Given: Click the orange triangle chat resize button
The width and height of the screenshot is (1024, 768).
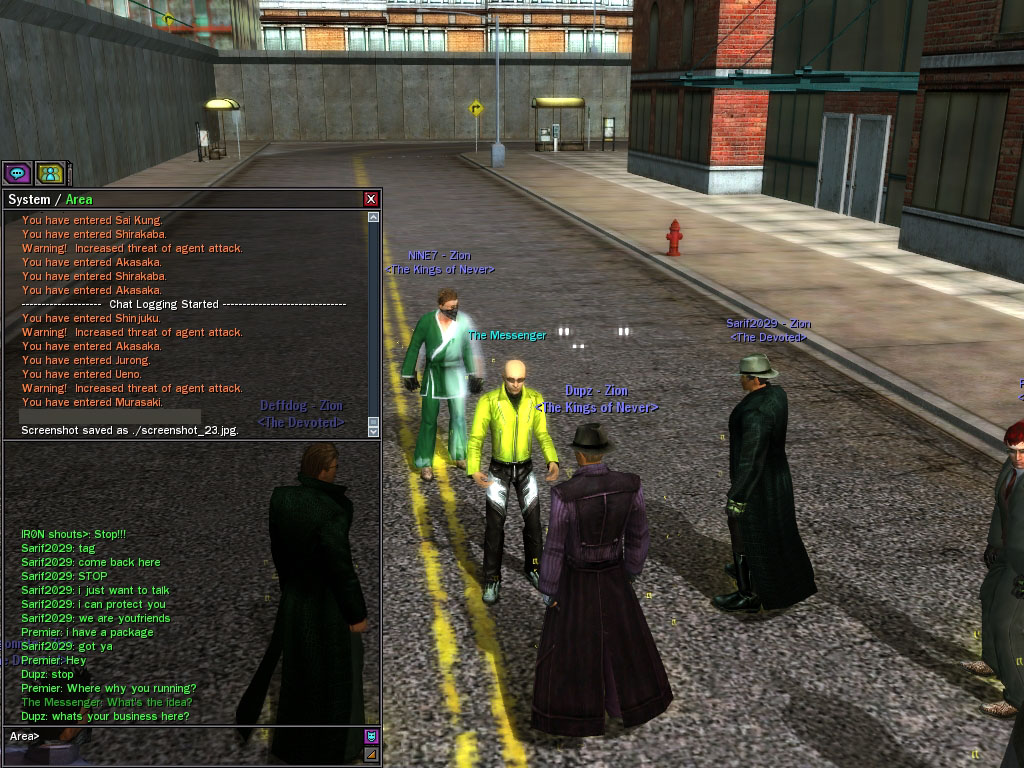Looking at the screenshot, I should click(371, 754).
